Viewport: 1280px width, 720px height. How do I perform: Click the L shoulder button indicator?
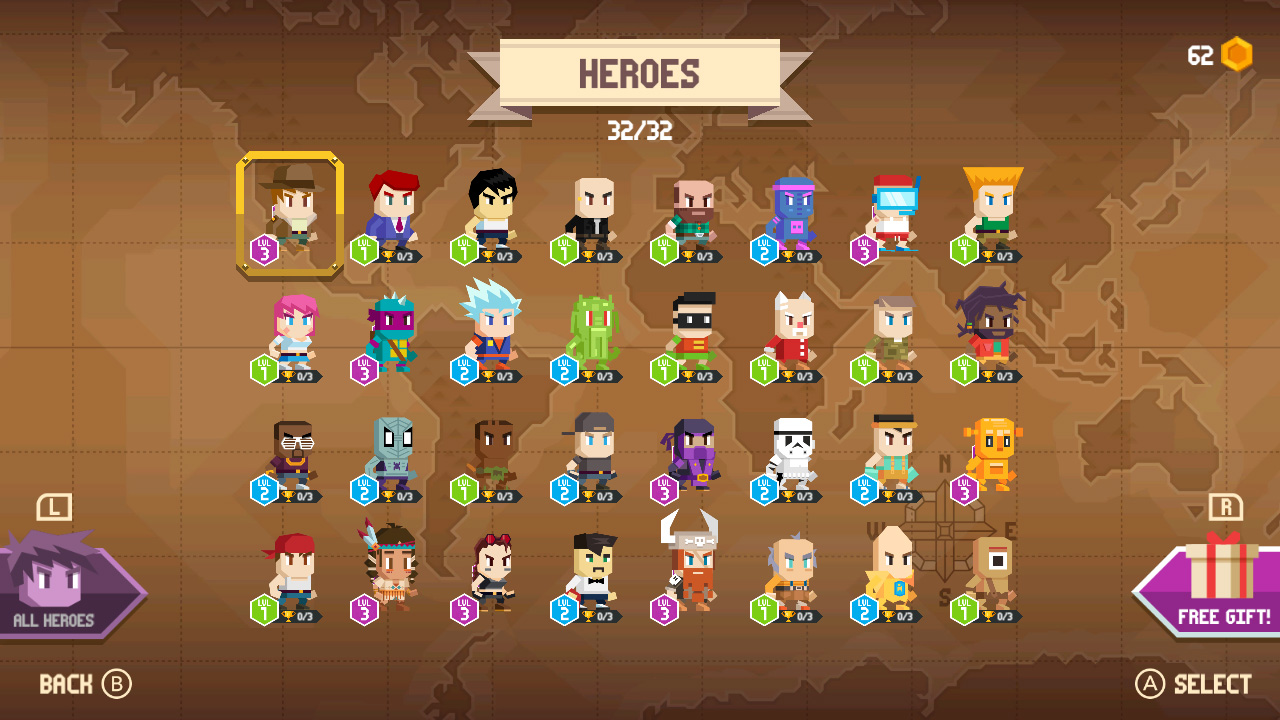[57, 508]
